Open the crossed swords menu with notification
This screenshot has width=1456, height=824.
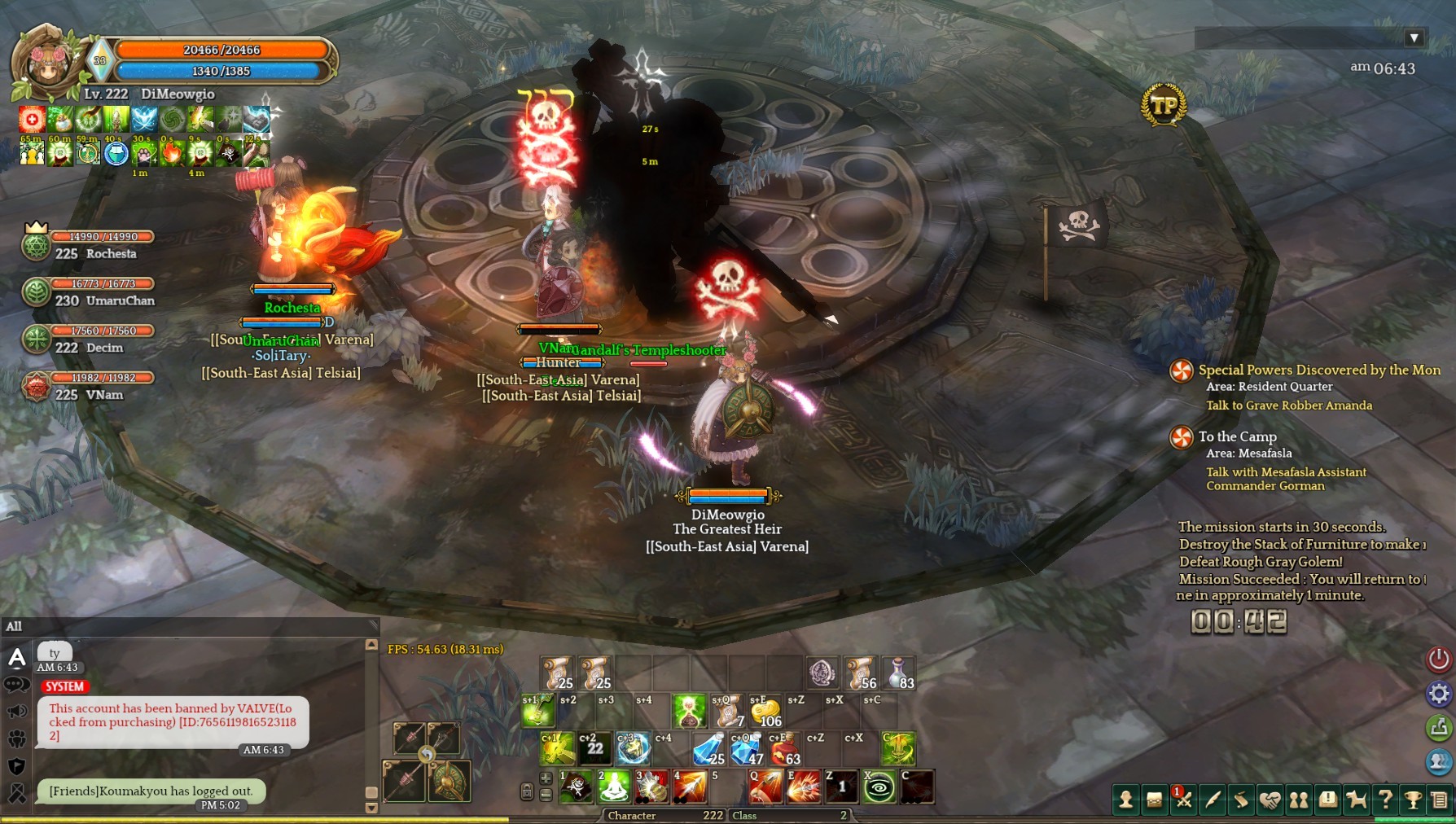(1183, 800)
